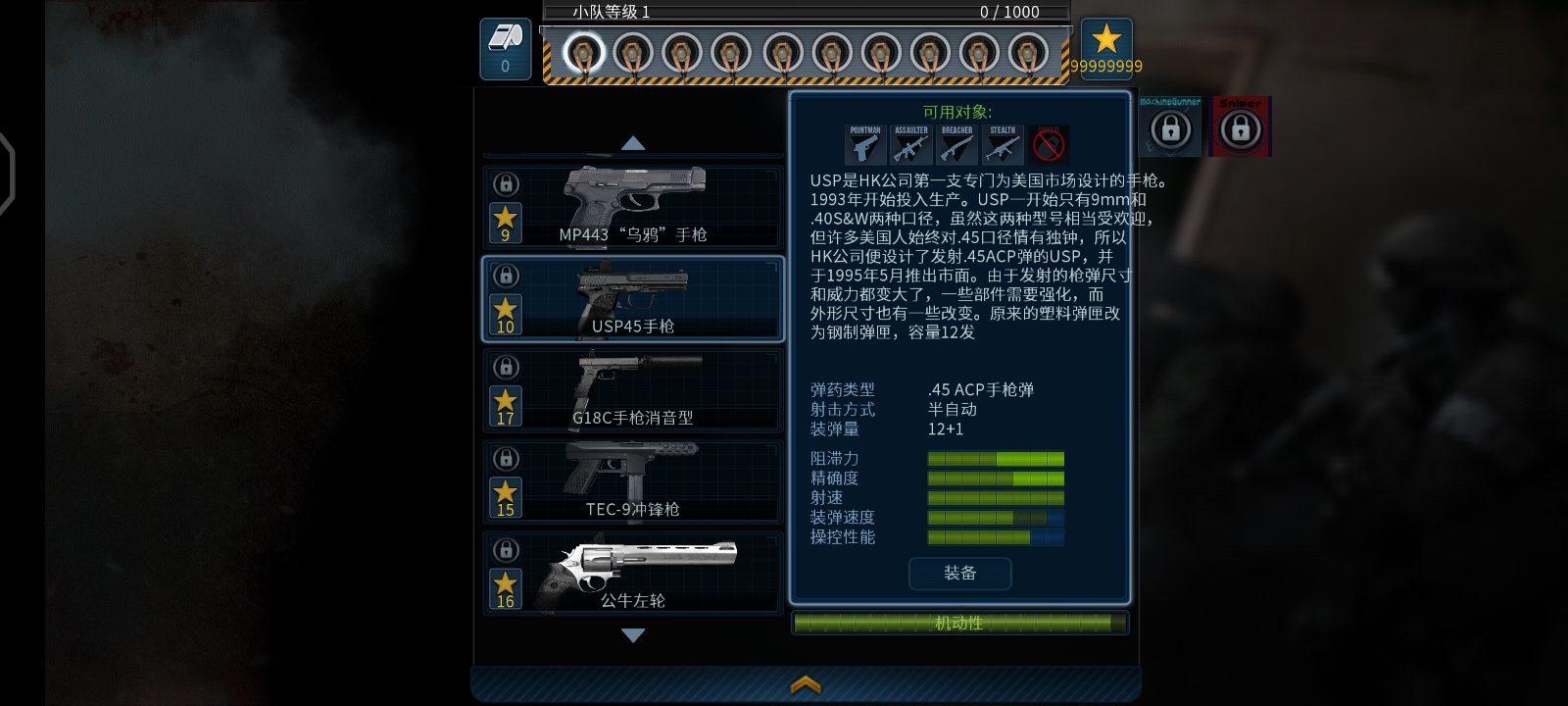This screenshot has height=706, width=1568.
Task: Click the gold star currency icon
Action: (x=1108, y=41)
